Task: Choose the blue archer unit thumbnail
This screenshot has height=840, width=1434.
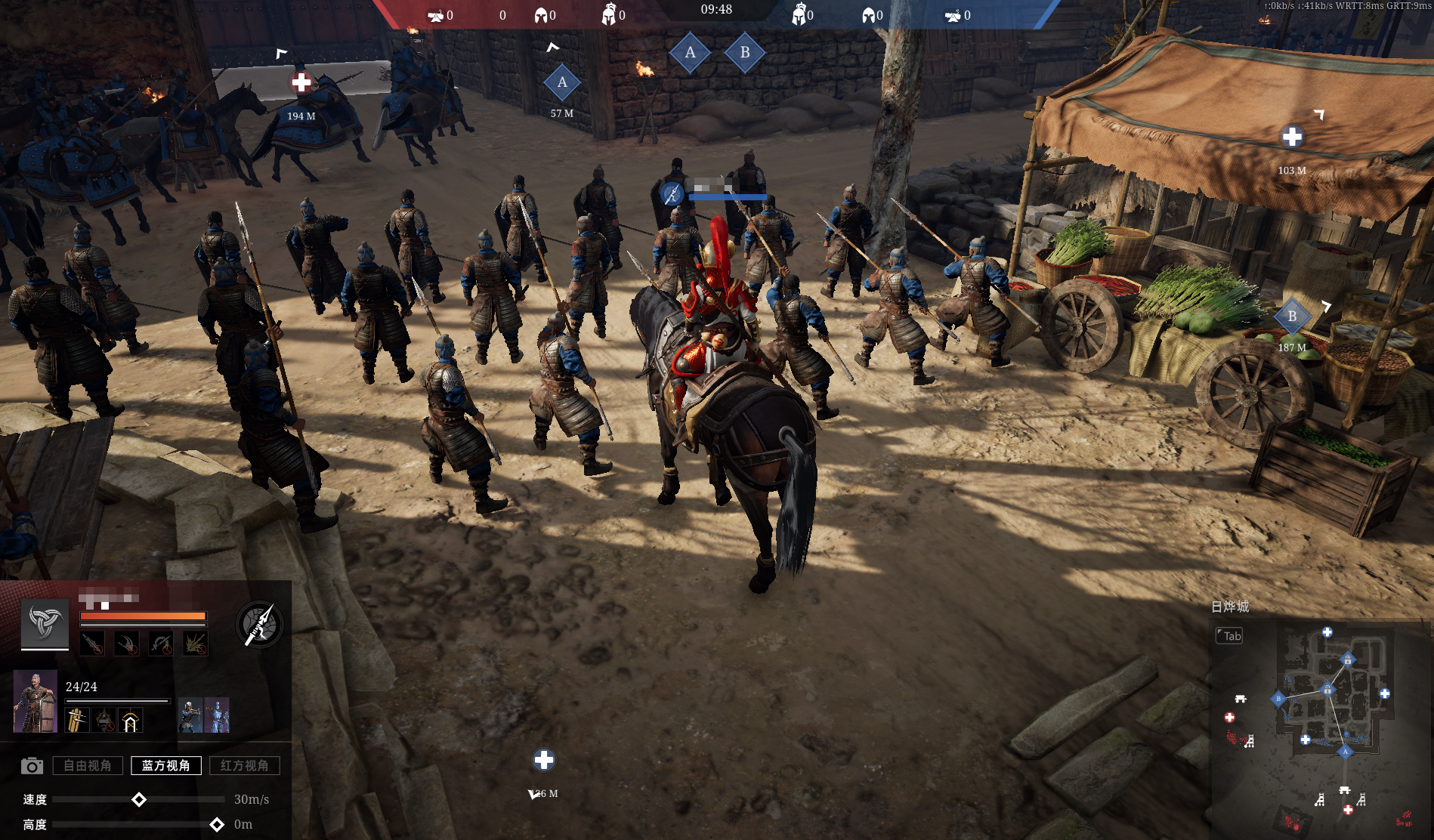Action: tap(190, 715)
